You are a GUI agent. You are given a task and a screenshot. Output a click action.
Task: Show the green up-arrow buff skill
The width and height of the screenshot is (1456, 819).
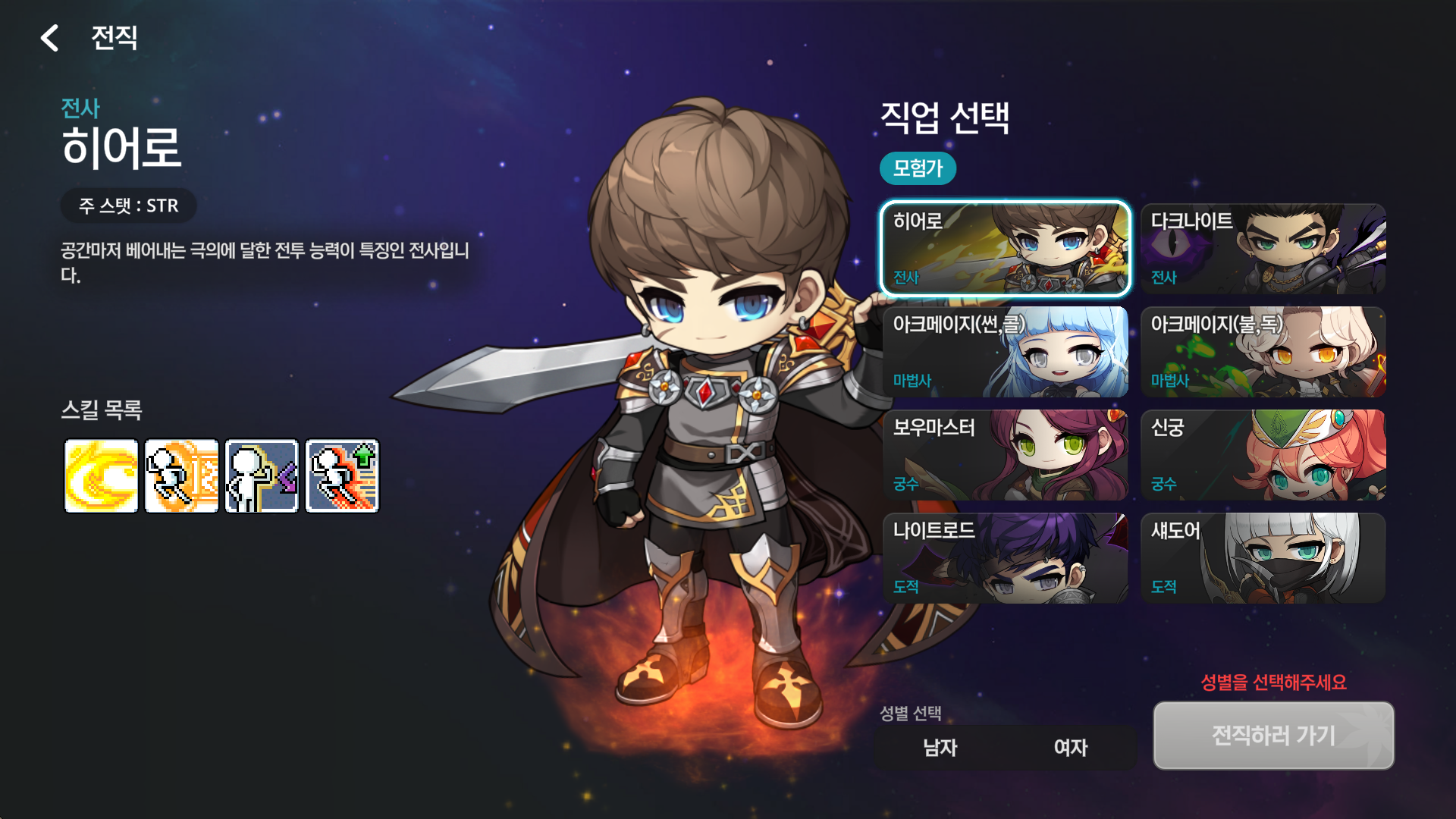(343, 476)
